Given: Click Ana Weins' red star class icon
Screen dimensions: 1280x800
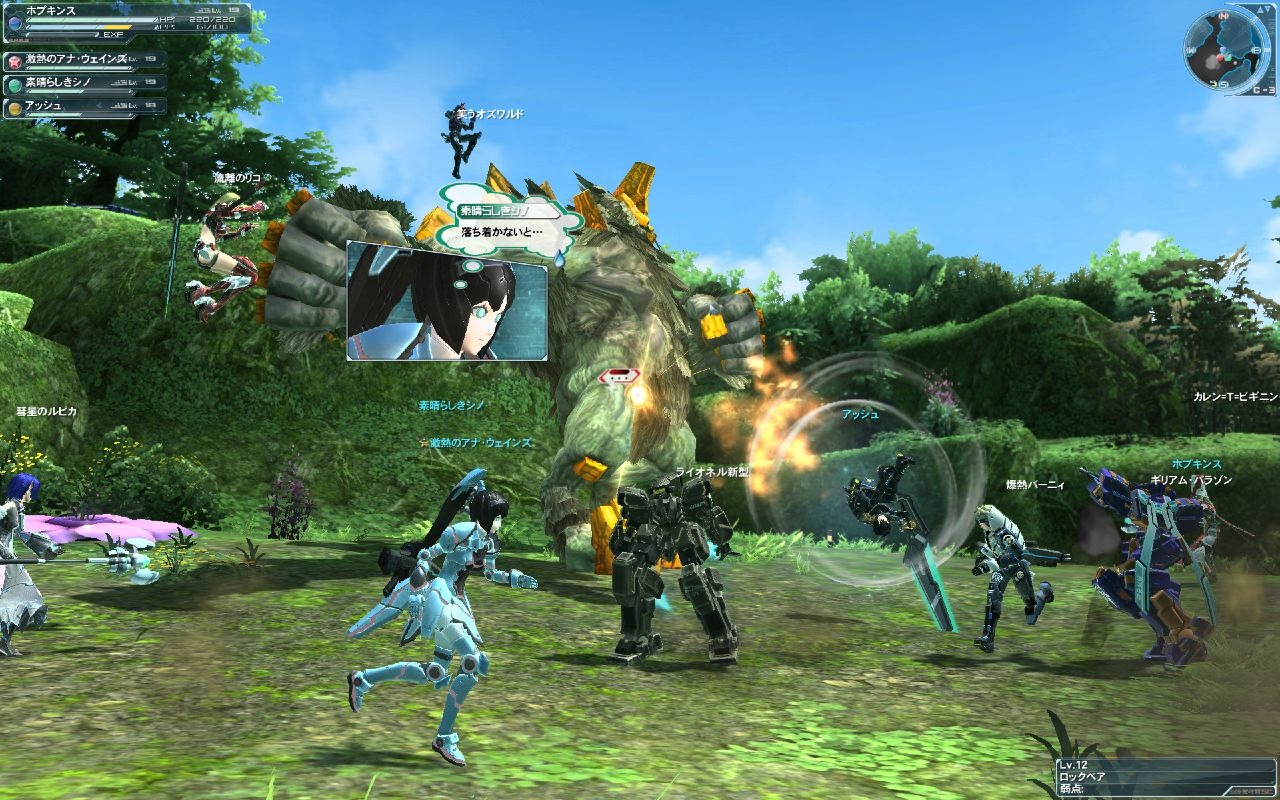Looking at the screenshot, I should (17, 60).
